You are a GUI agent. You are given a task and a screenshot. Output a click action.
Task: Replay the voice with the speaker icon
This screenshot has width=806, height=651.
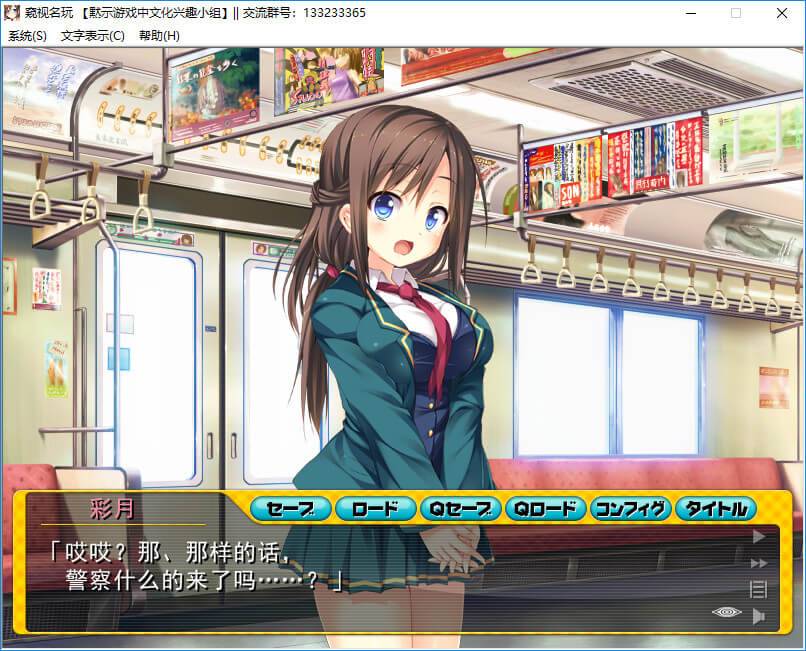759,615
